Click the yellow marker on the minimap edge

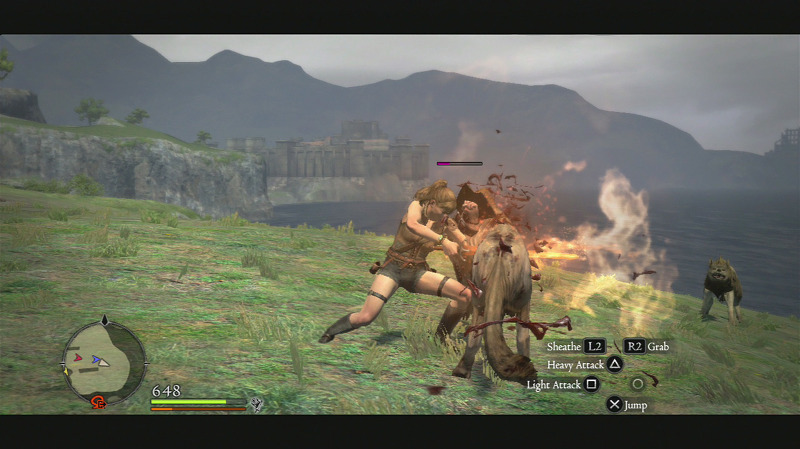[x=67, y=370]
